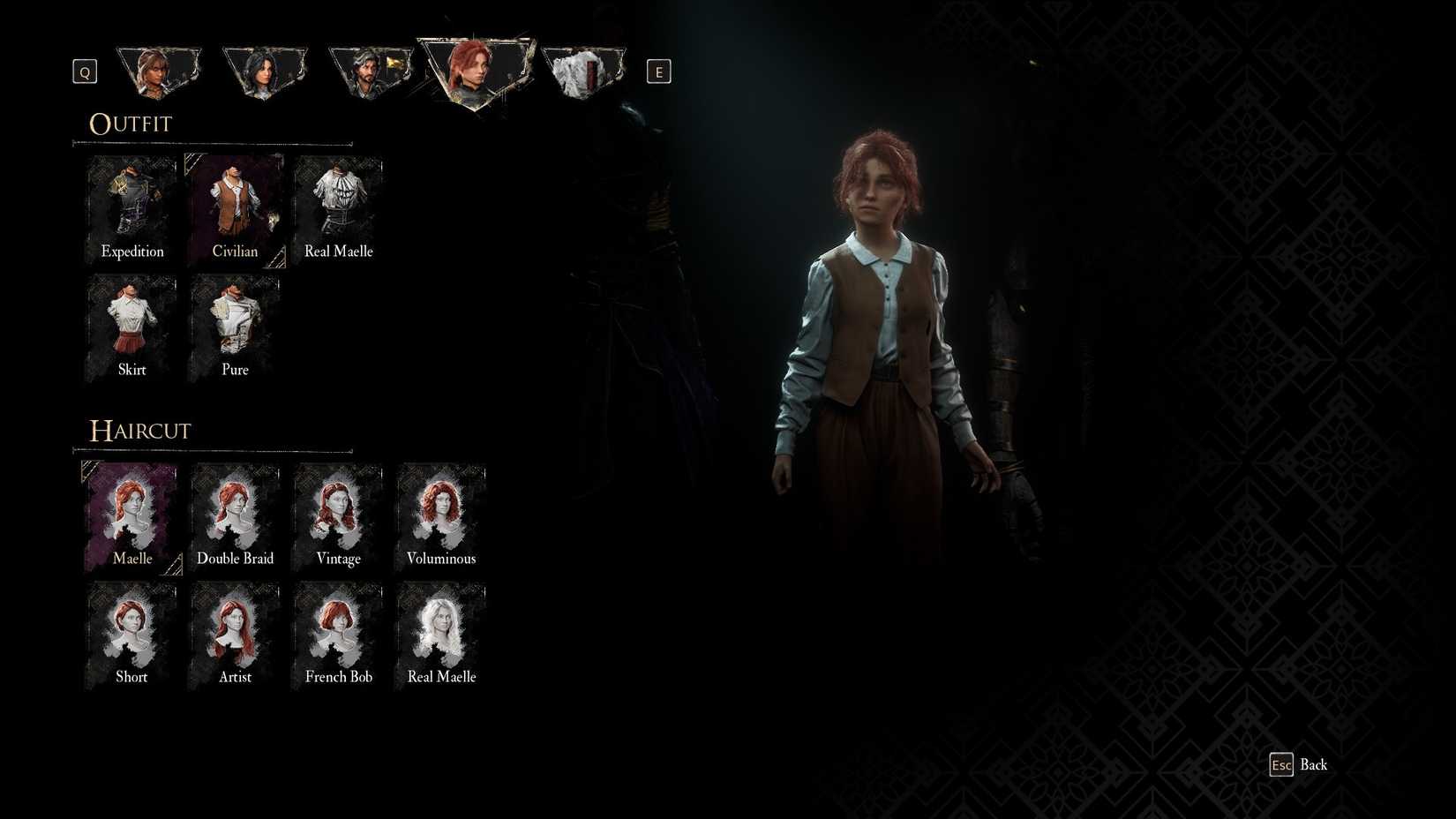Select the Civilian outfit
Screen dimensions: 1456x819
[234, 205]
